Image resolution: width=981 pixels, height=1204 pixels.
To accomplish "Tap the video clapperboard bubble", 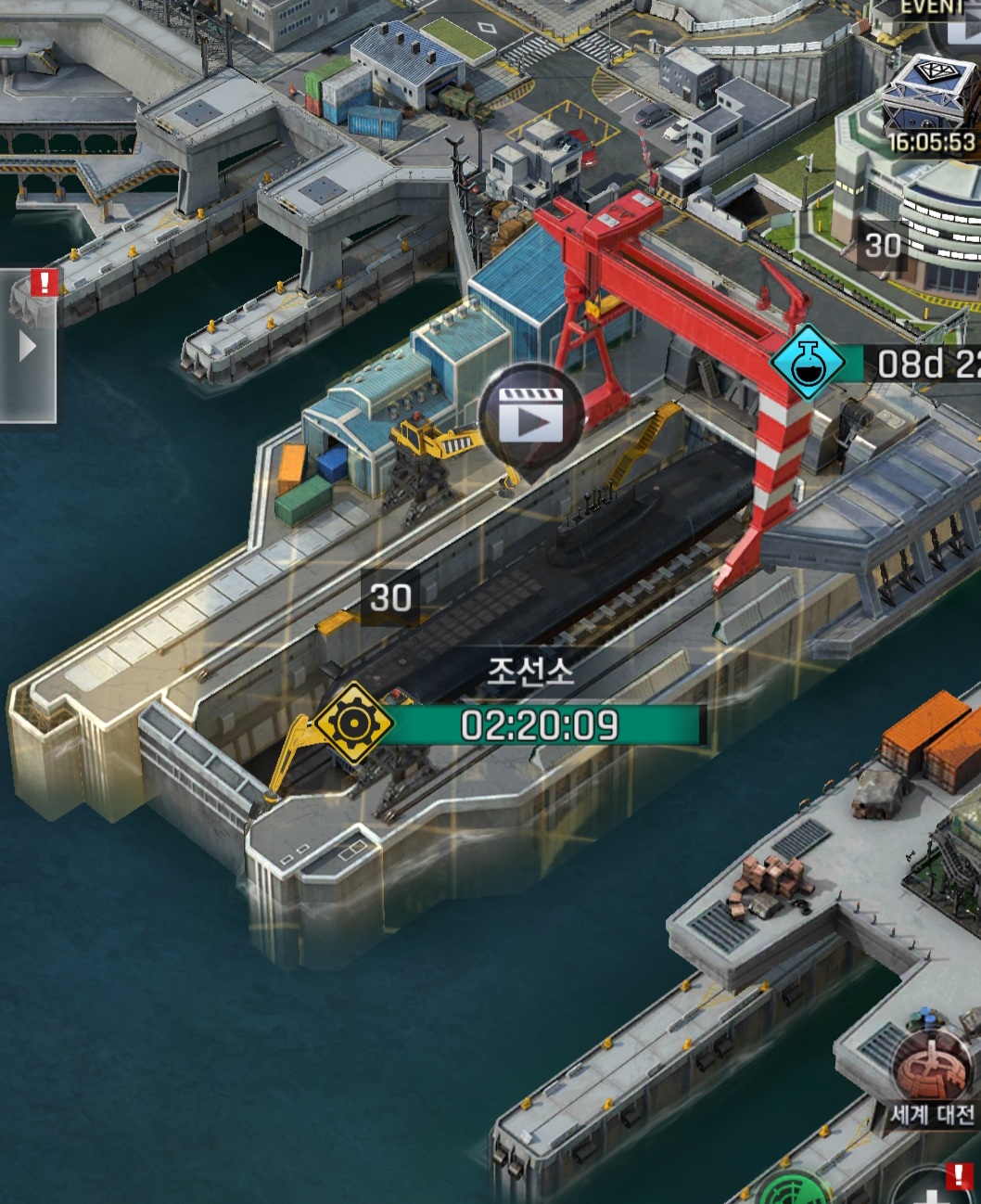I will coord(531,416).
